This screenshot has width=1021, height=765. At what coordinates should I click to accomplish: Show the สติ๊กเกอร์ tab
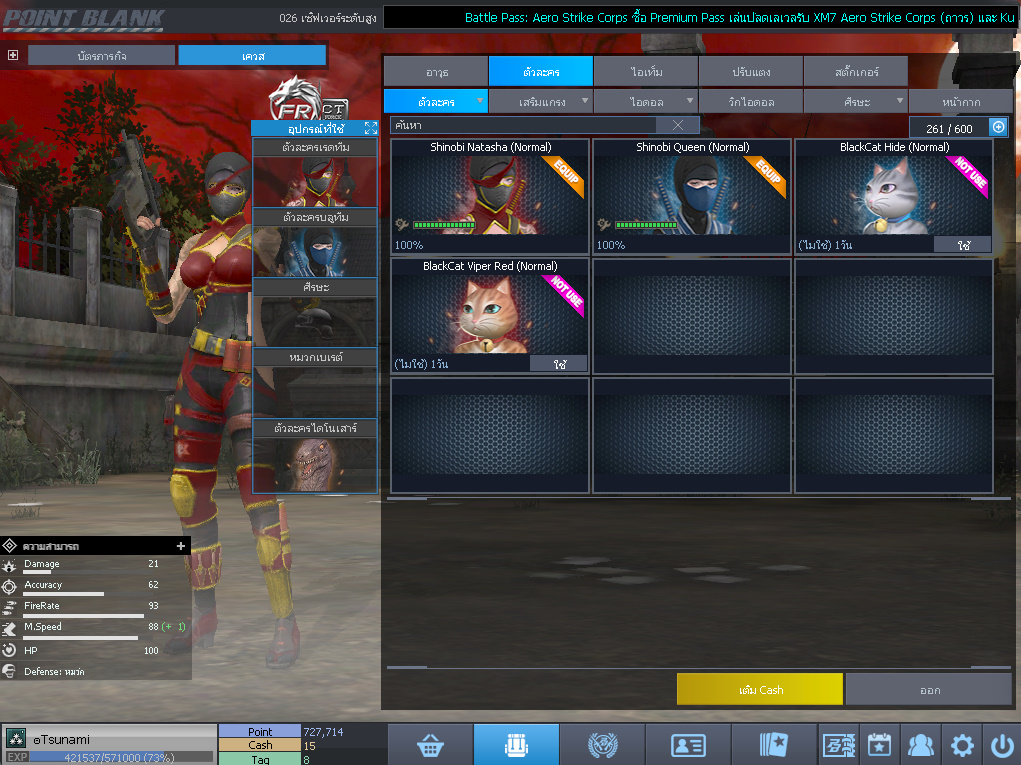[855, 72]
